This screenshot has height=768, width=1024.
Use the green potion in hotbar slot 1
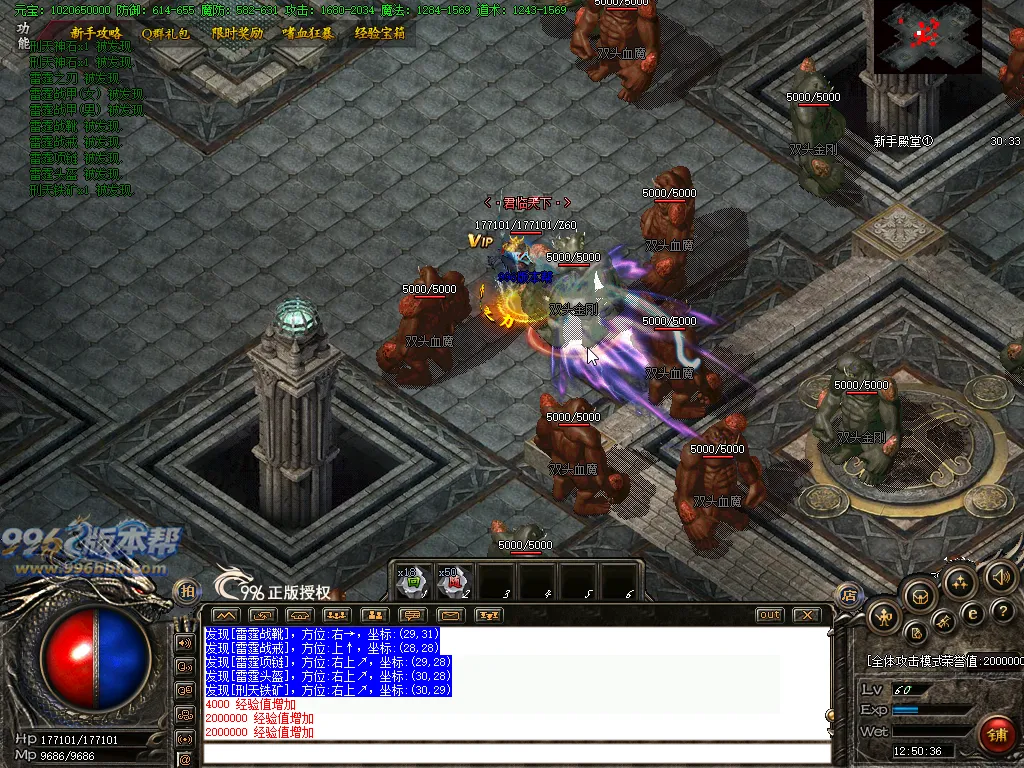click(413, 581)
